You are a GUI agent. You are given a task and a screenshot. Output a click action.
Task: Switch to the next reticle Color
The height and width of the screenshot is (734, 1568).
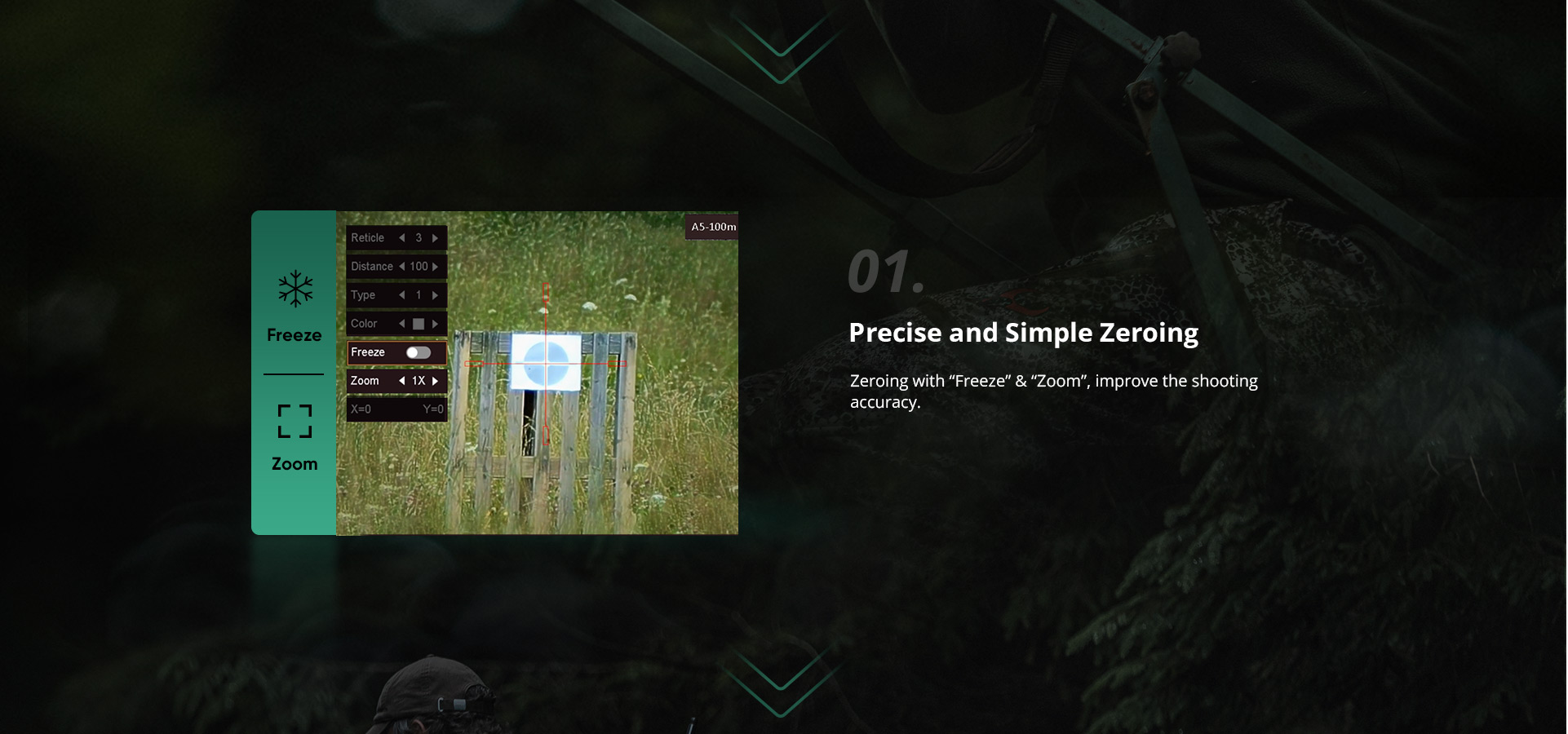pos(436,324)
